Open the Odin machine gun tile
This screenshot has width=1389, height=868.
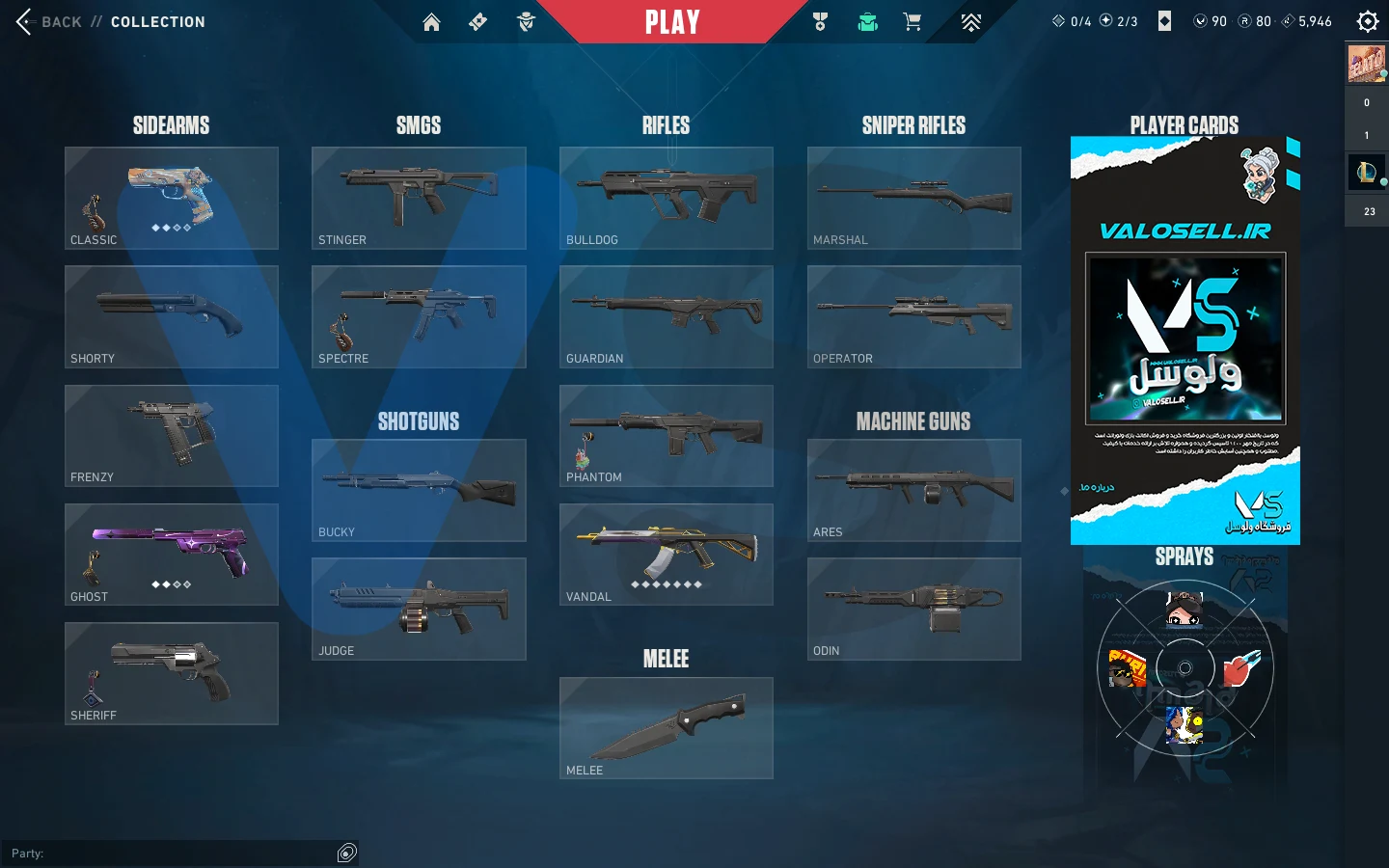point(913,609)
